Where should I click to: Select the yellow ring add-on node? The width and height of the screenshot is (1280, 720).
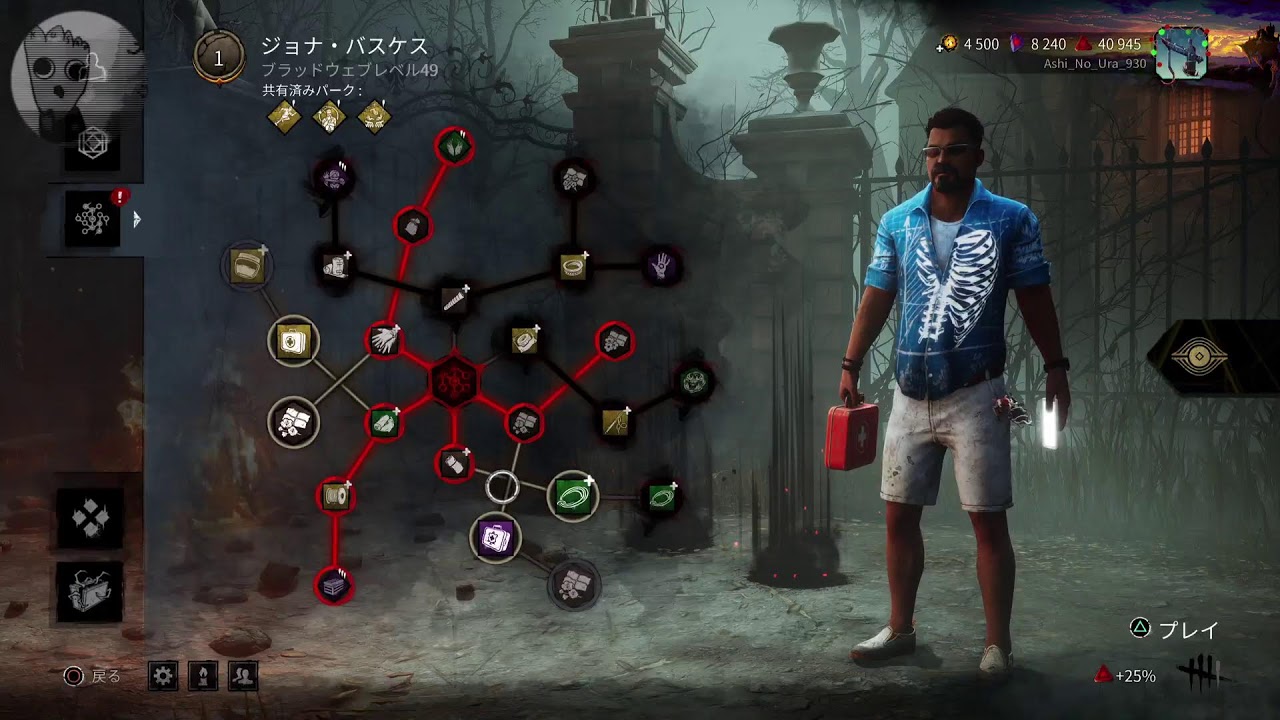[x=573, y=266]
